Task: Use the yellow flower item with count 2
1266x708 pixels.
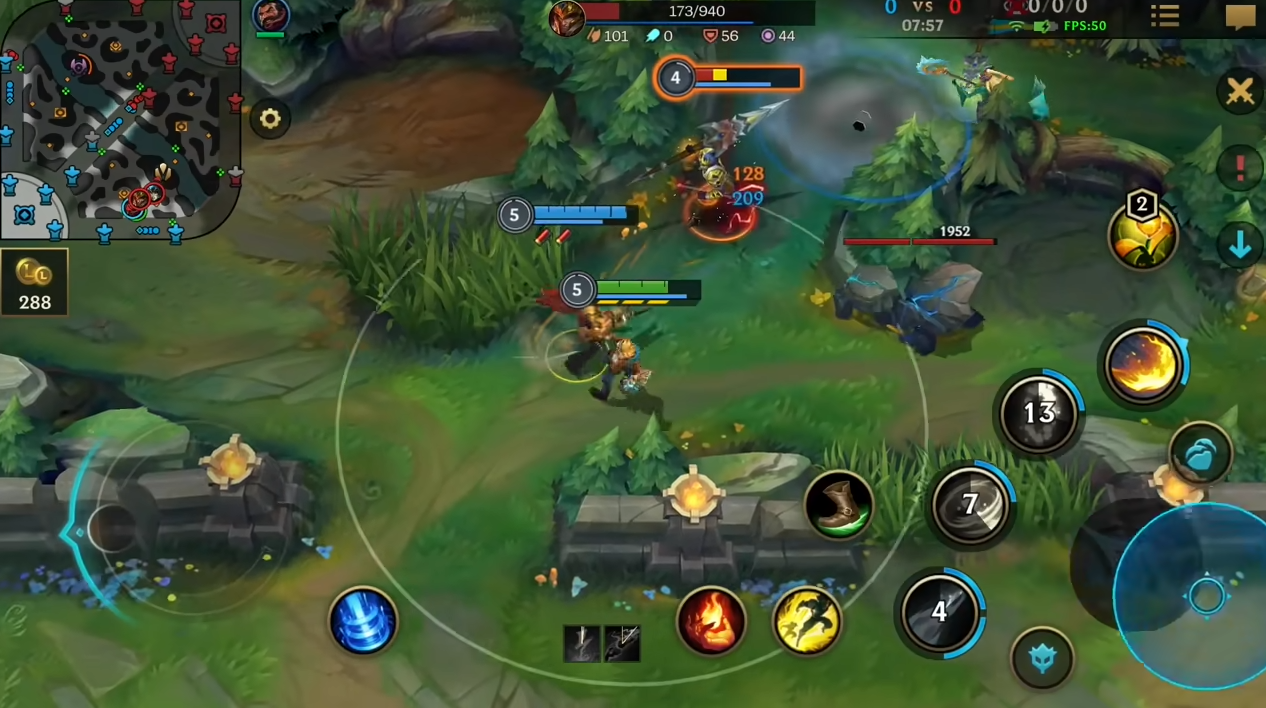Action: pos(1142,237)
